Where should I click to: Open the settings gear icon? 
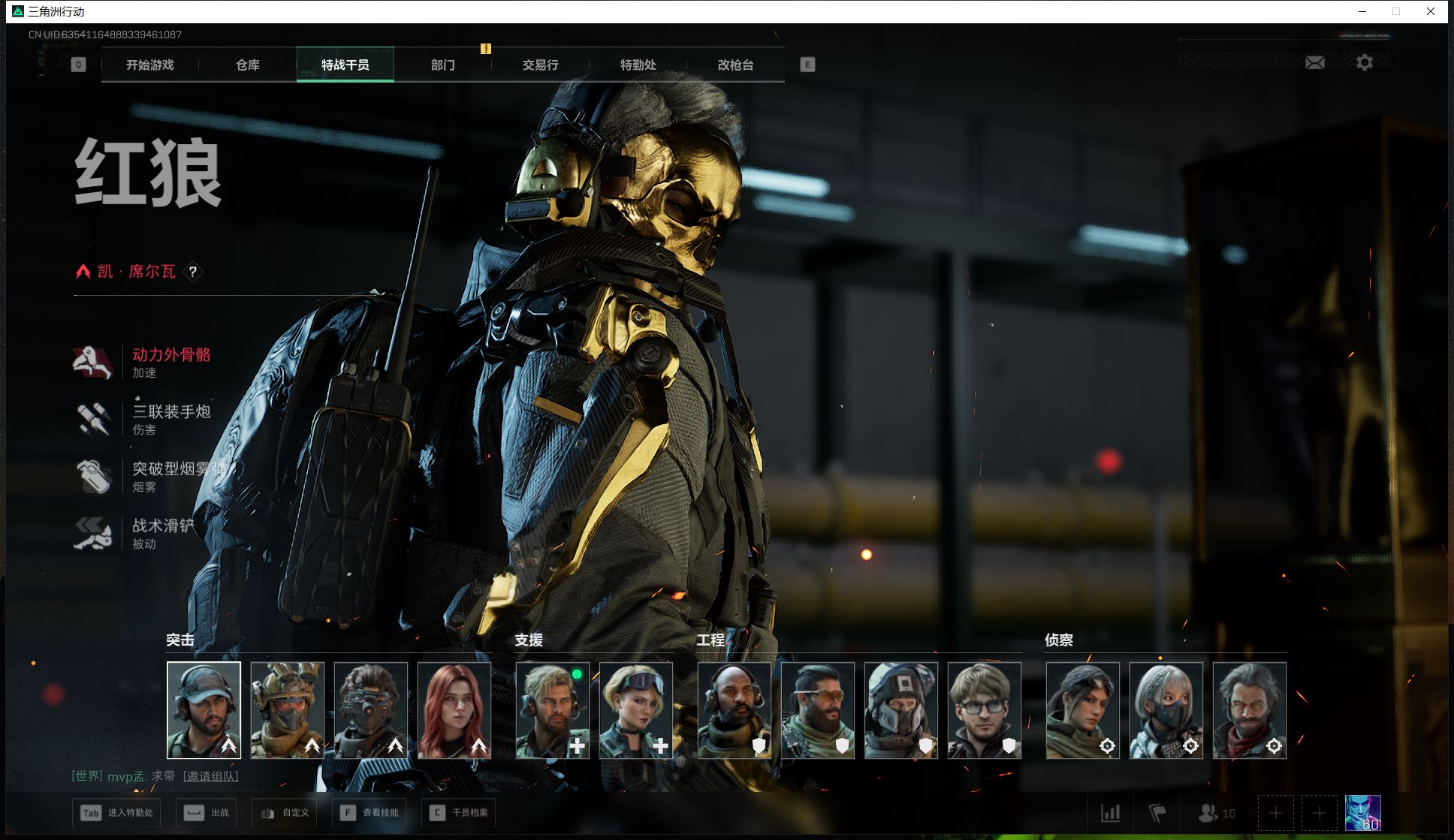(x=1364, y=63)
